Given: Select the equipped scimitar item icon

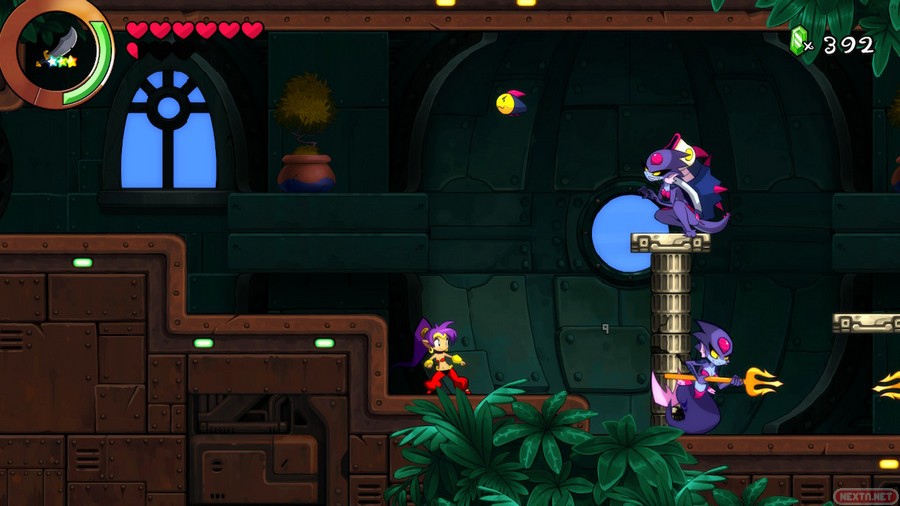Looking at the screenshot, I should coord(56,45).
